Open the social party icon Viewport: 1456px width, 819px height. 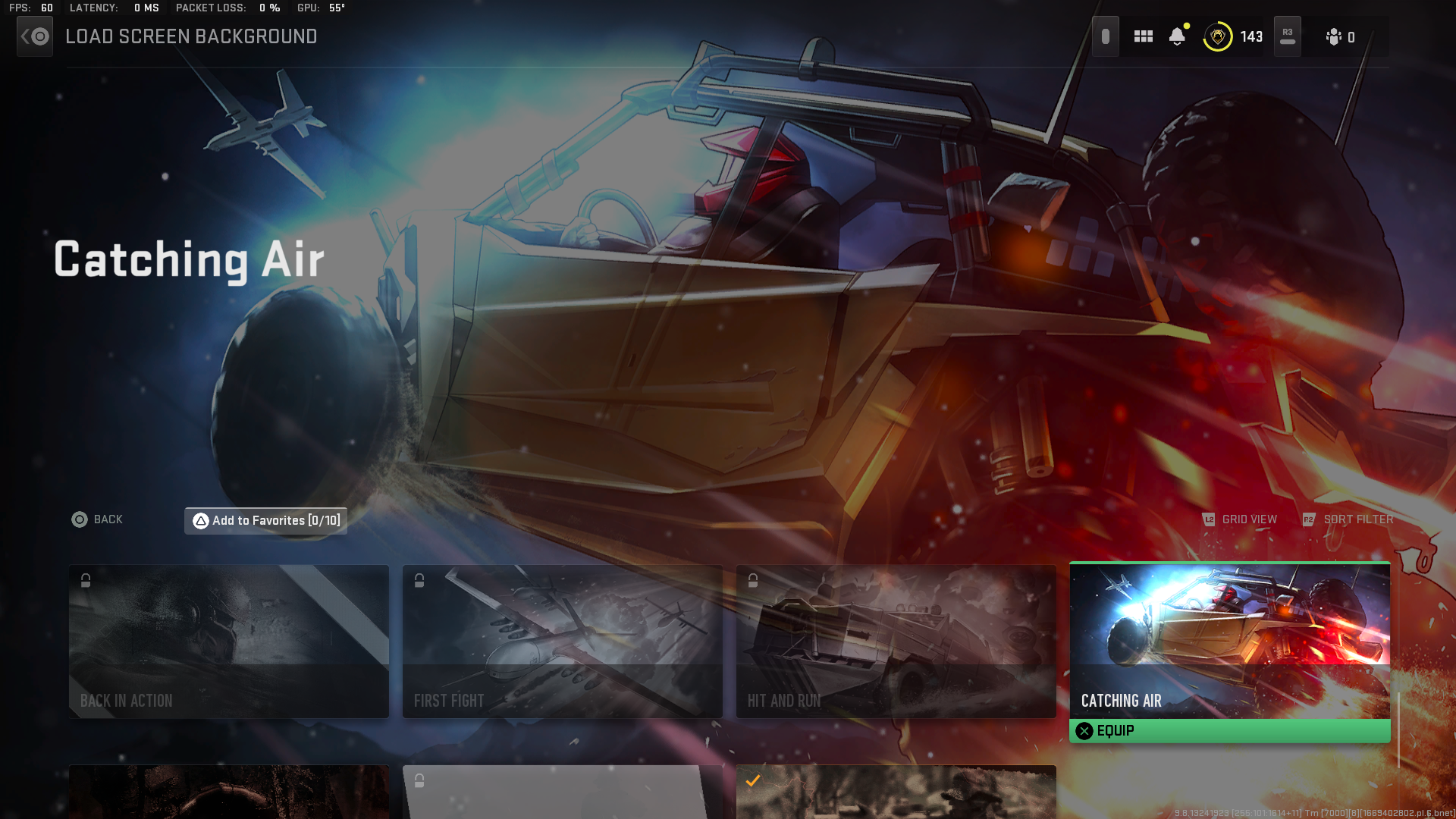(1340, 37)
